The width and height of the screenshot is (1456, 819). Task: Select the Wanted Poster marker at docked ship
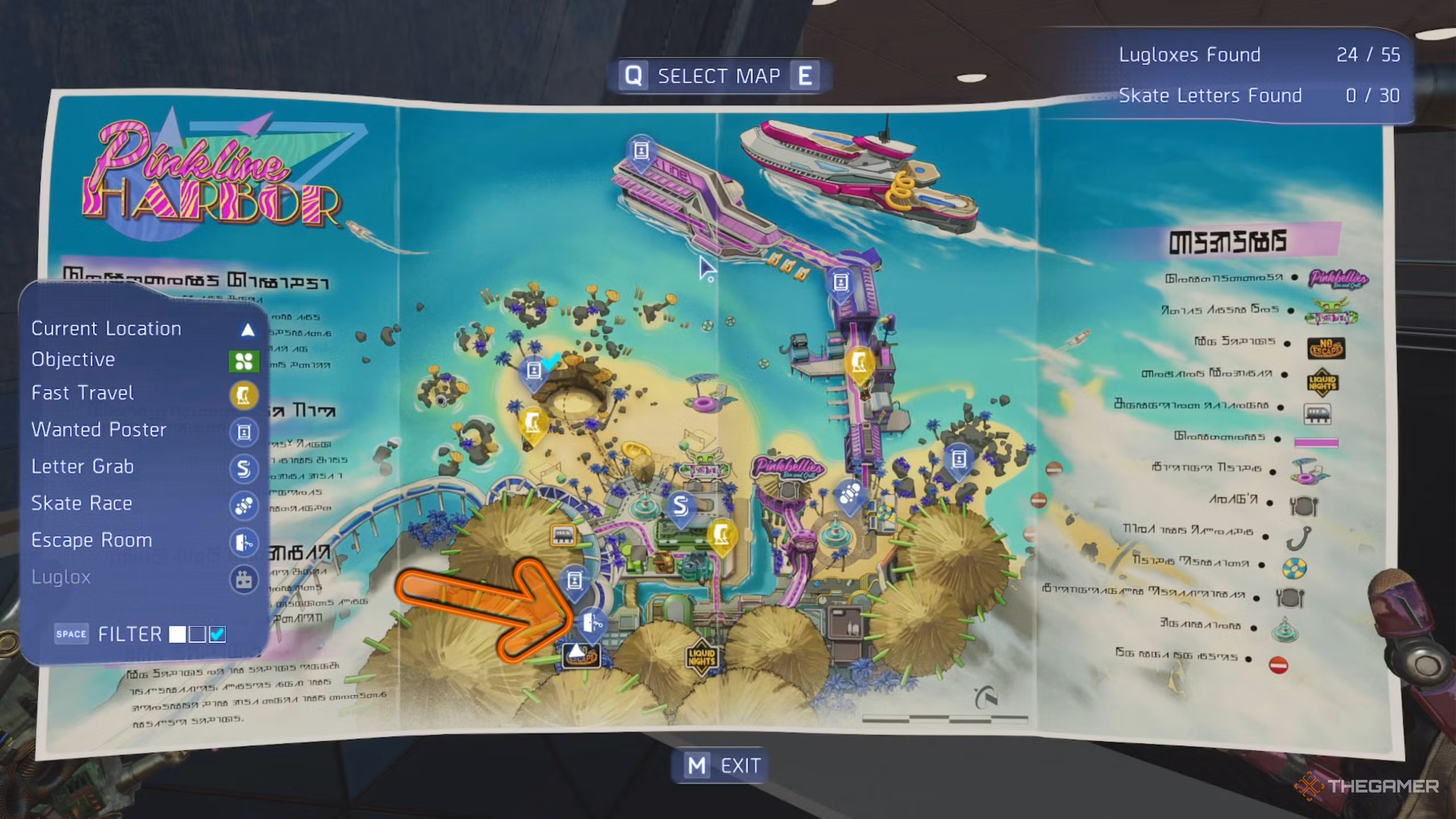click(641, 151)
